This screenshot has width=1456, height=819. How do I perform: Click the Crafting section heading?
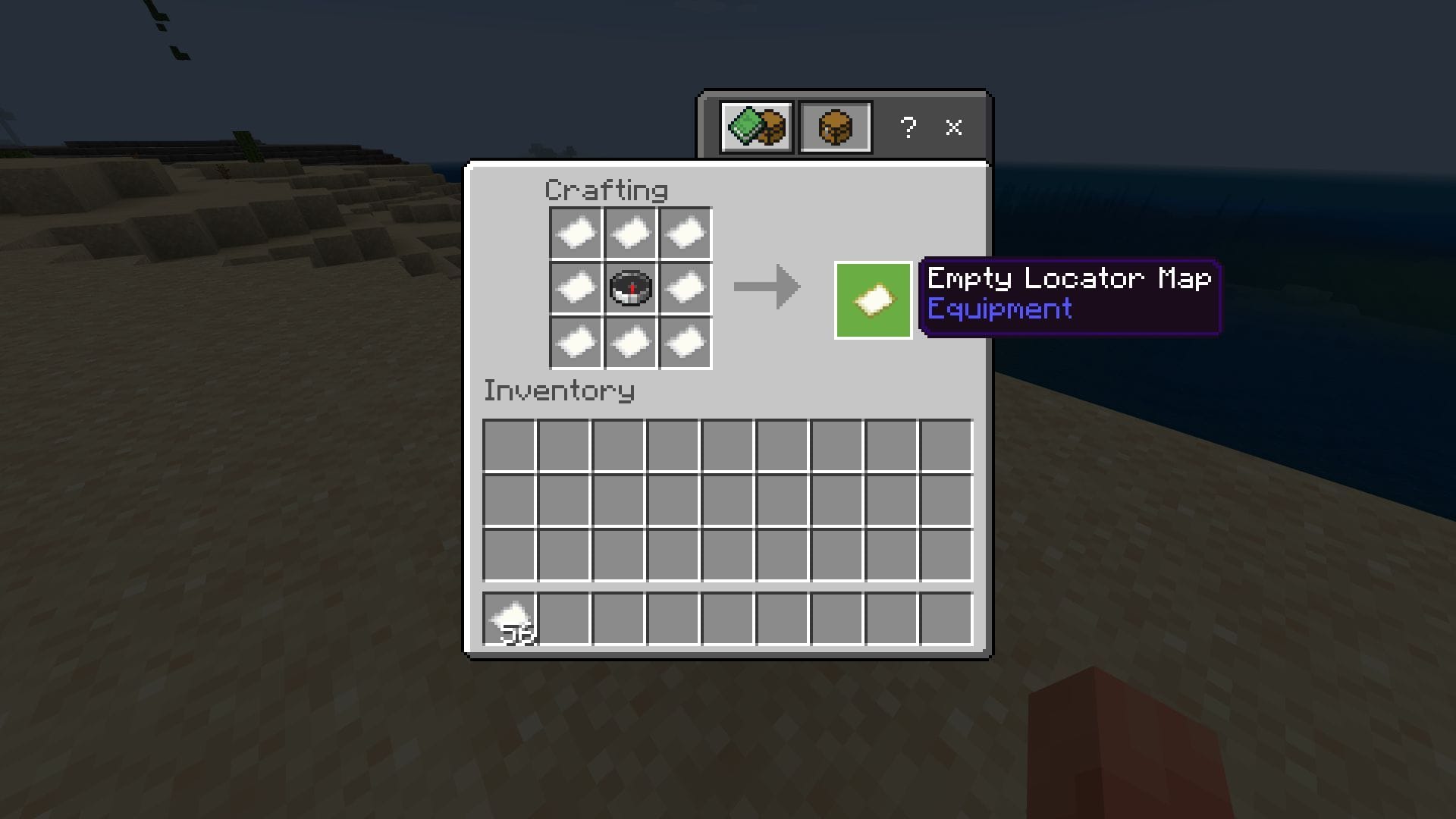tap(606, 190)
